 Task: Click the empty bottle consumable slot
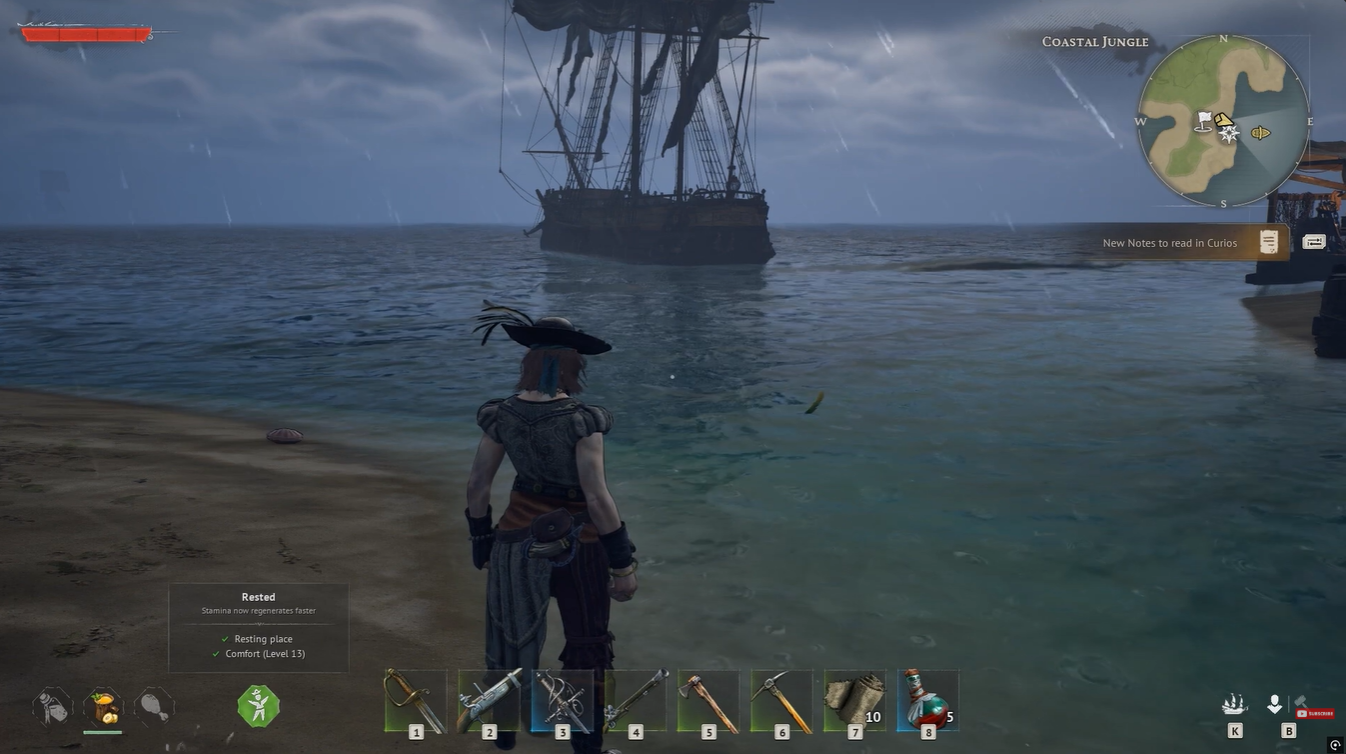pyautogui.click(x=52, y=706)
